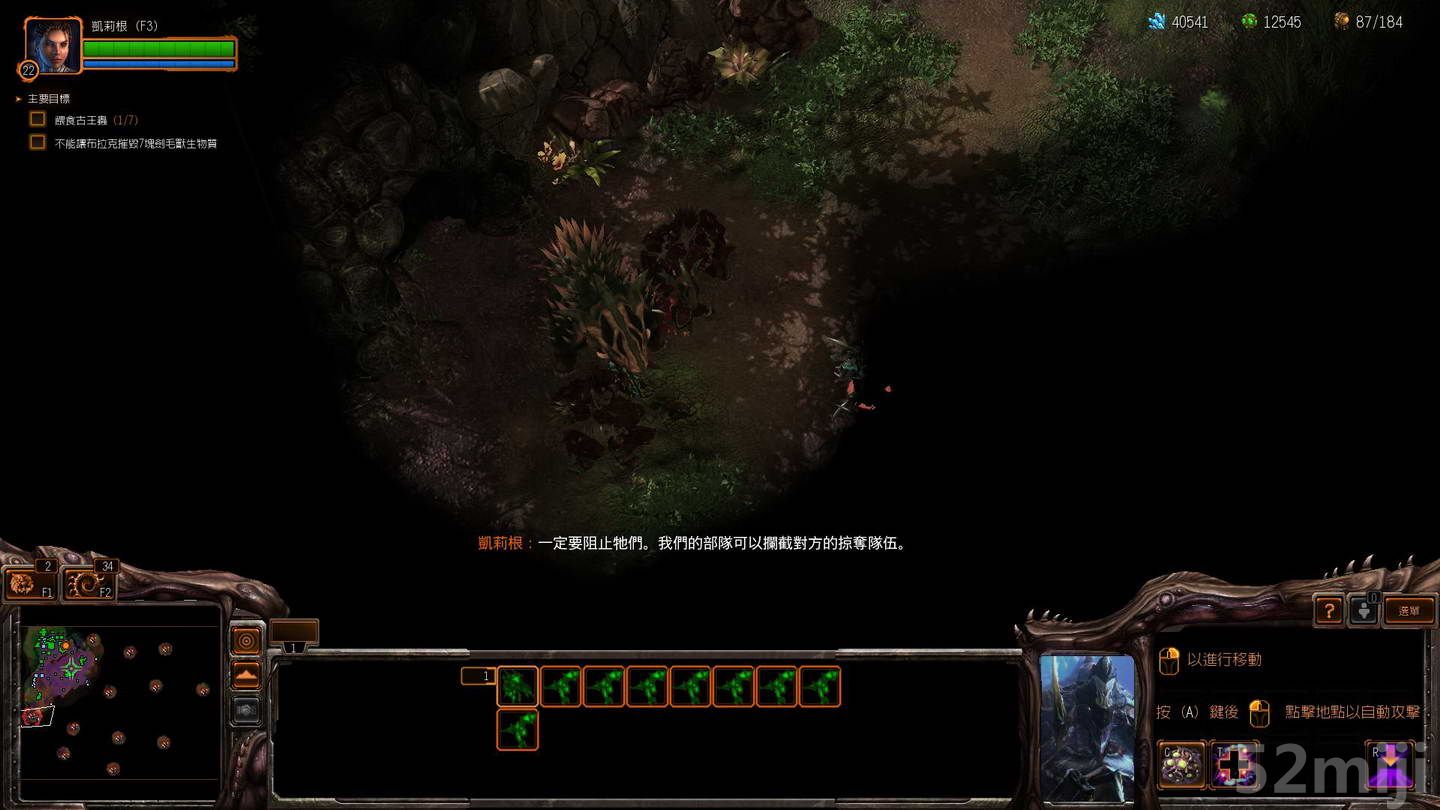Viewport: 1440px width, 810px height.
Task: Click the minimap ping mode icon
Action: click(x=245, y=641)
